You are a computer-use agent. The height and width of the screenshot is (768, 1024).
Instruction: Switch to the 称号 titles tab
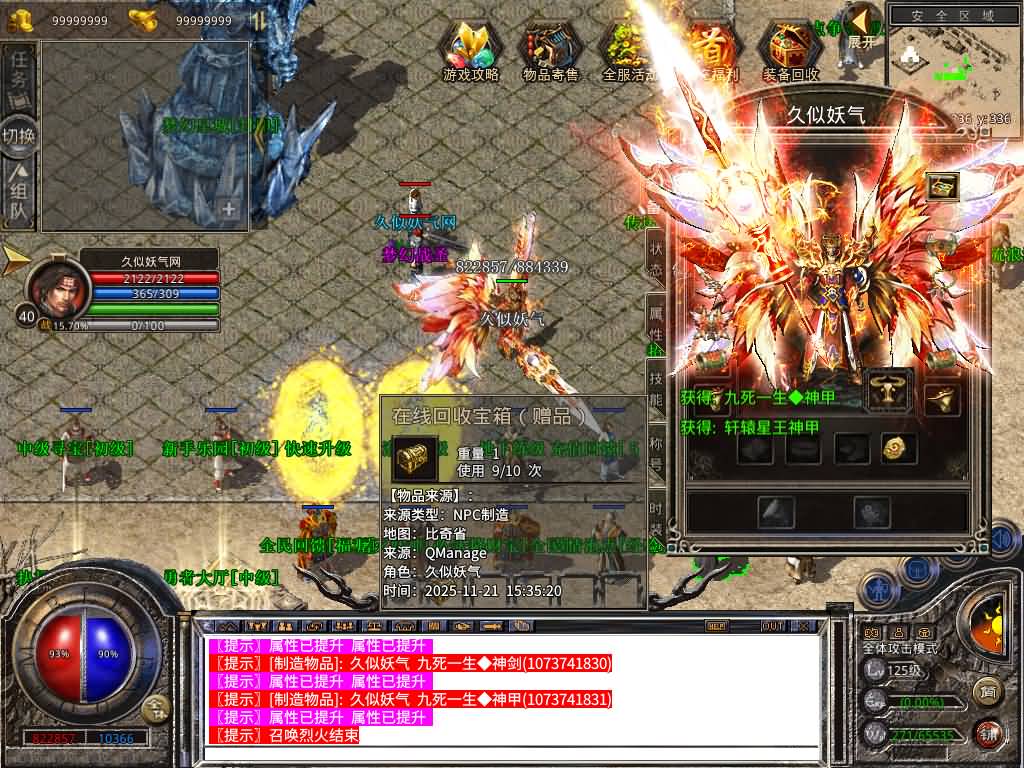pos(656,452)
